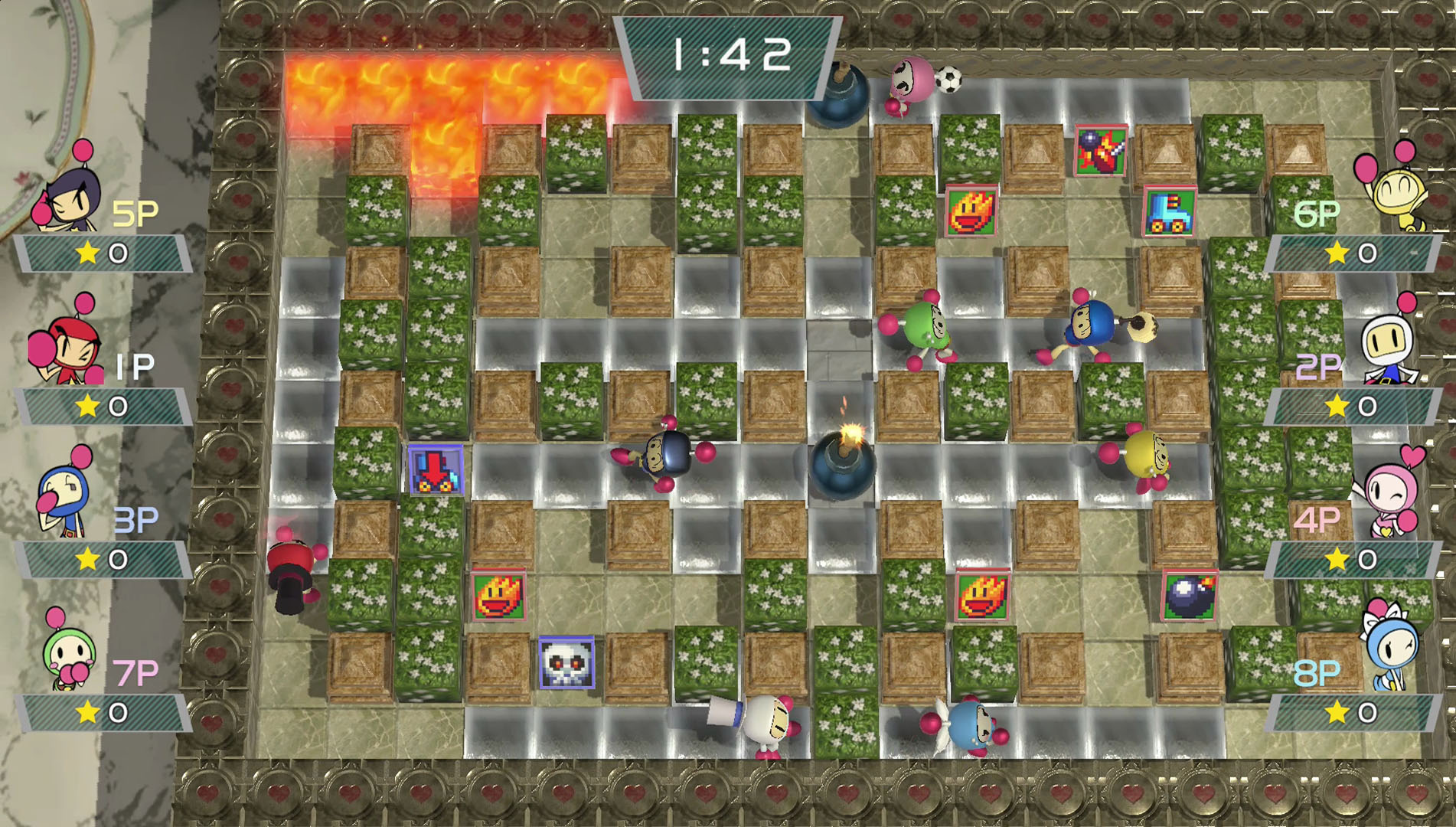Viewport: 1456px width, 827px height.
Task: Click 7P's star score counter
Action: tap(100, 711)
